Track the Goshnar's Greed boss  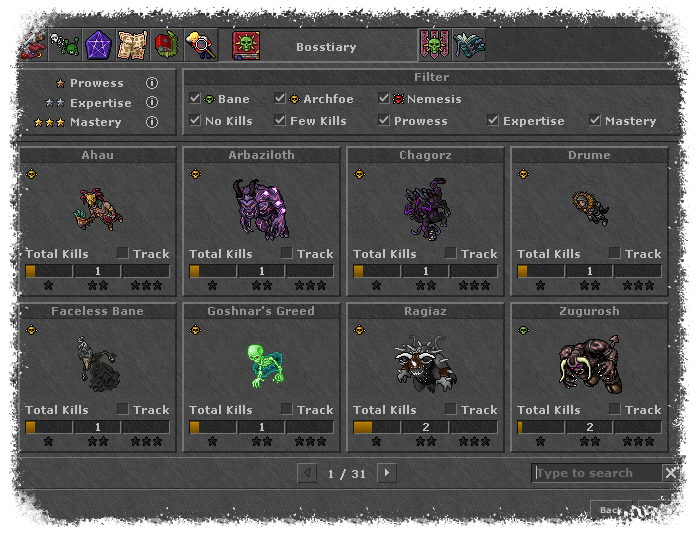tap(286, 409)
